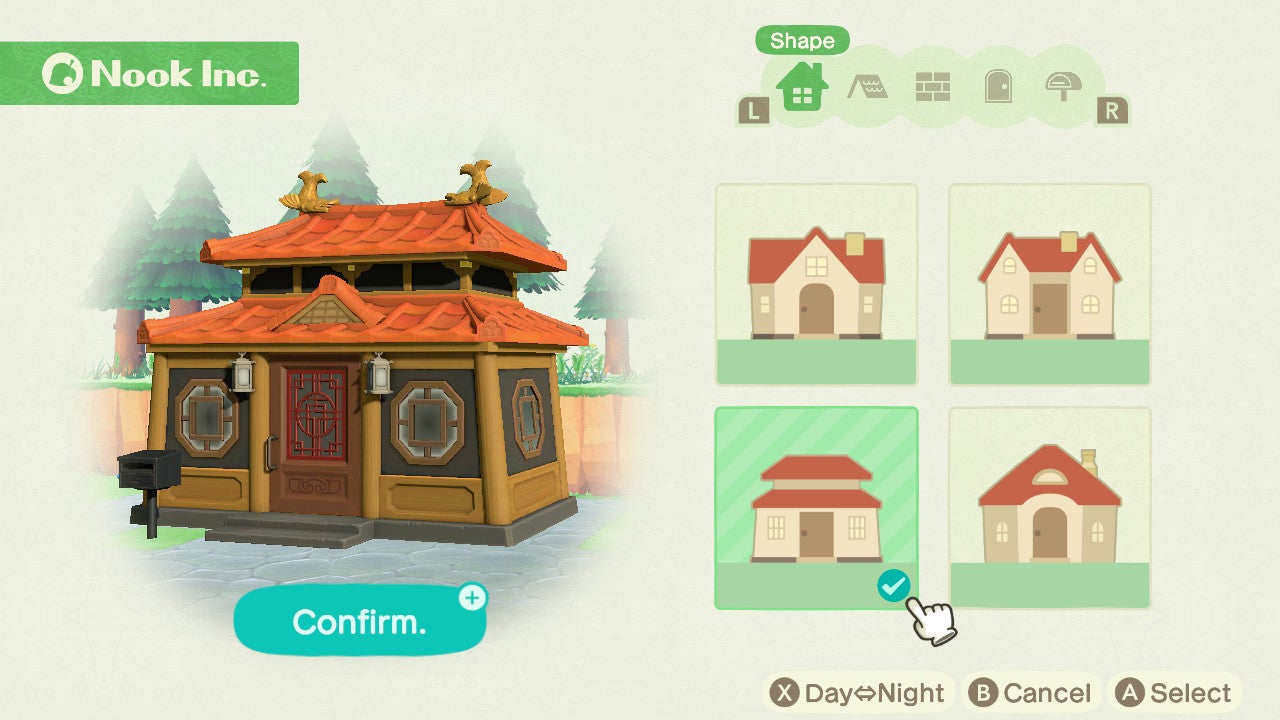Screen dimensions: 1280x720
Task: Click the brick Siding category icon
Action: pos(936,88)
